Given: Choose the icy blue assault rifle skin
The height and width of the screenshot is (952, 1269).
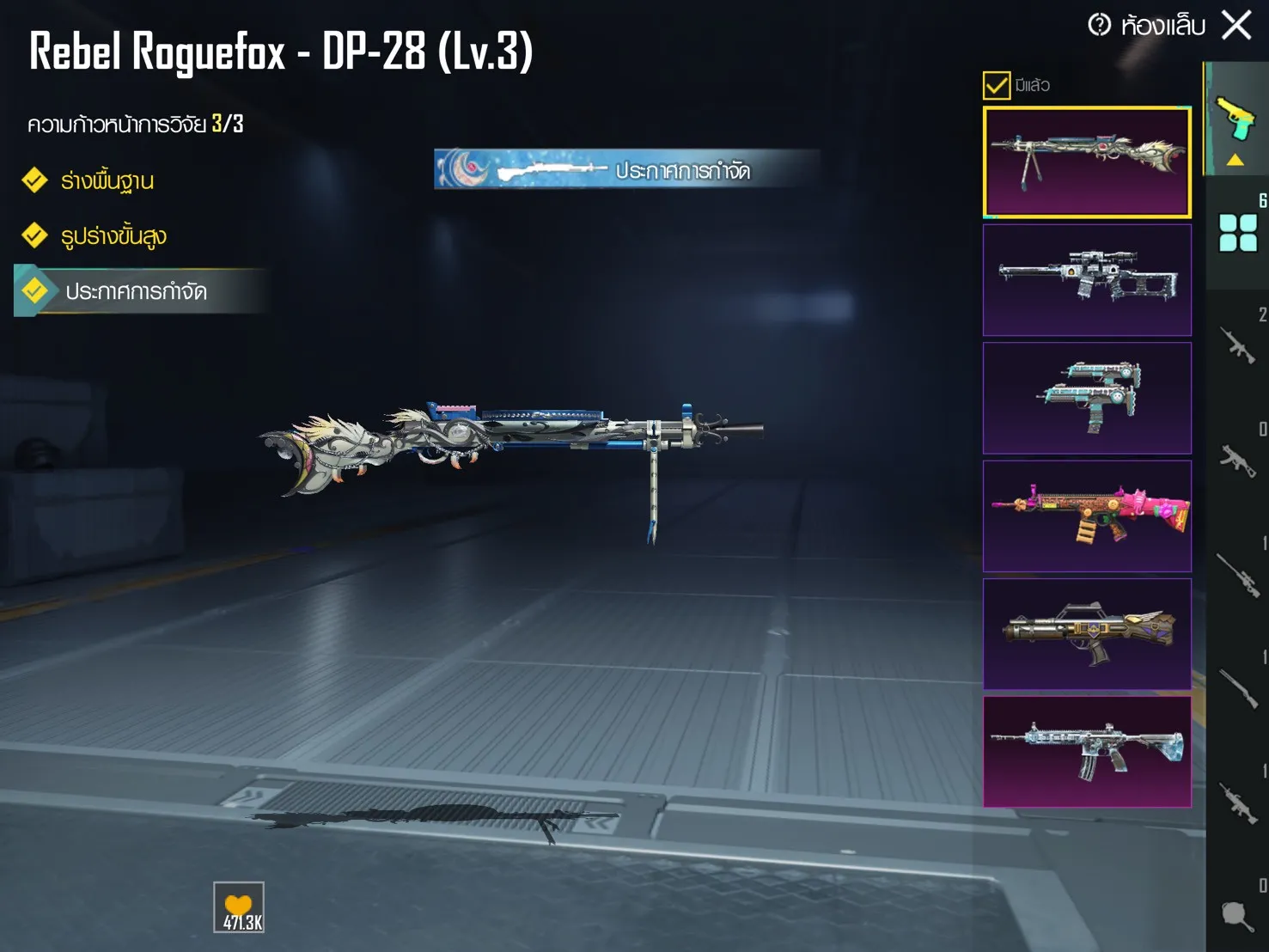Looking at the screenshot, I should pyautogui.click(x=1087, y=752).
